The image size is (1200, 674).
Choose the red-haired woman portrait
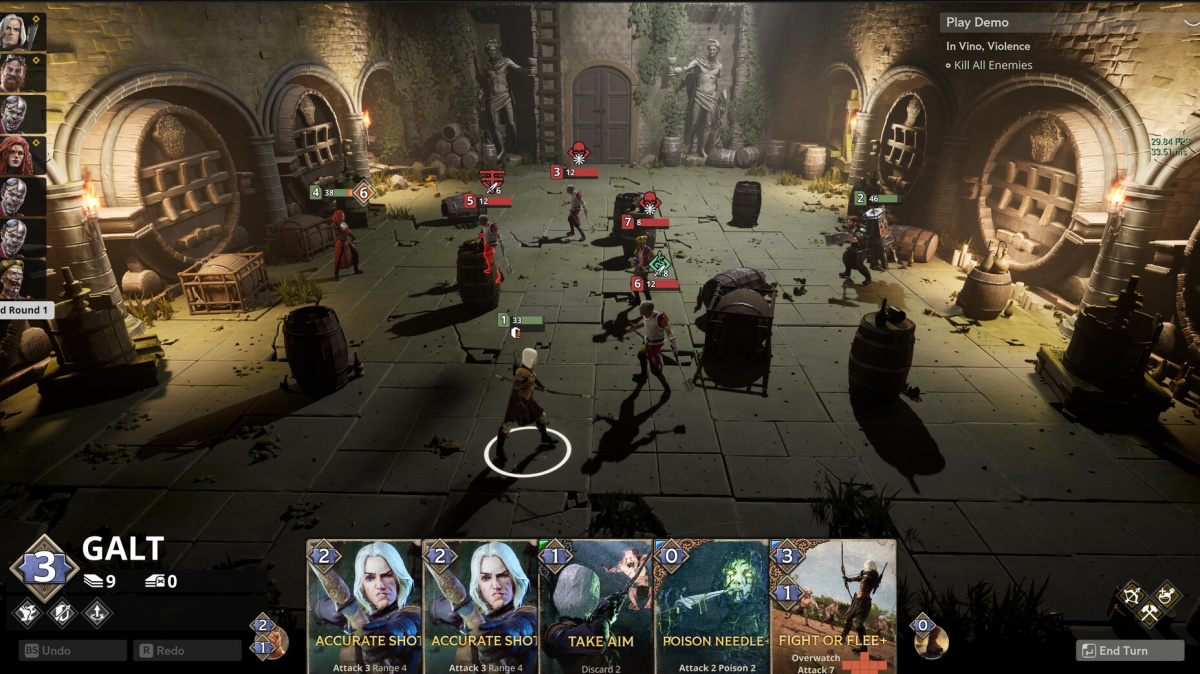[x=14, y=155]
